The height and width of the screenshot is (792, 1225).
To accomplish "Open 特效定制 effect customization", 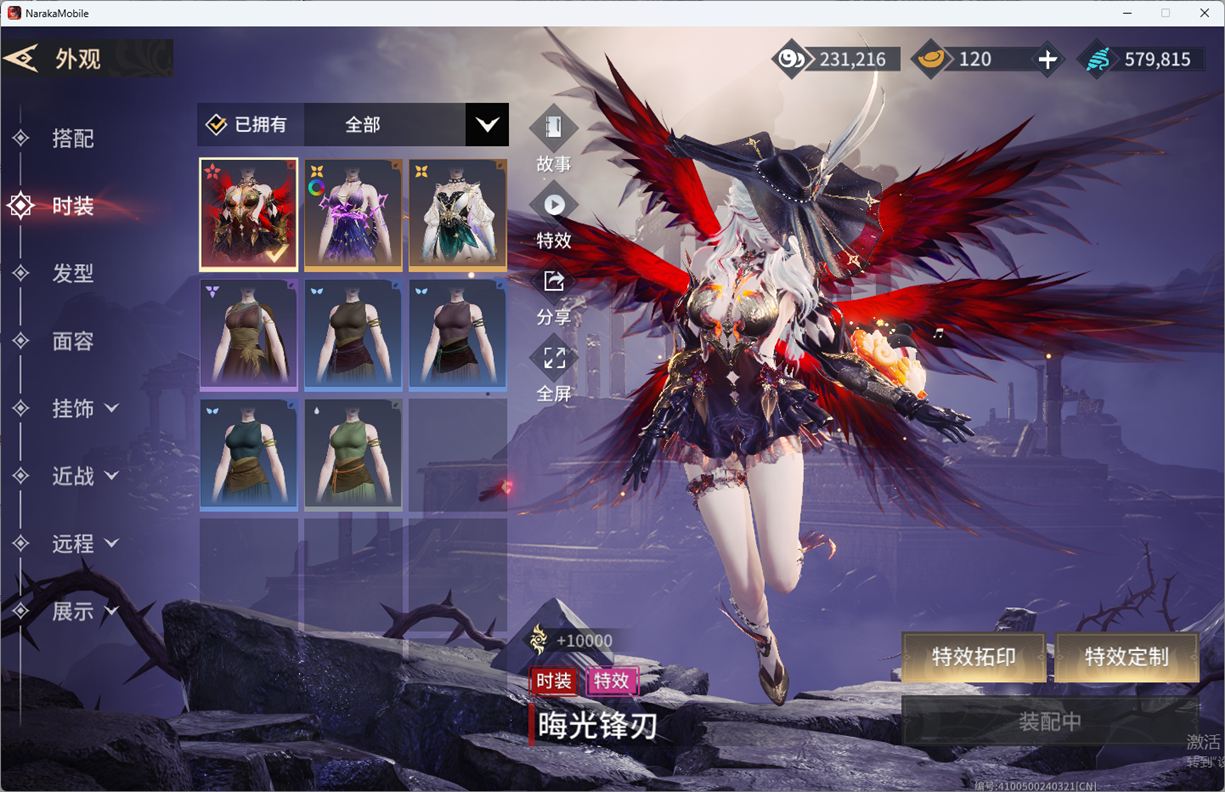I will tap(1126, 657).
